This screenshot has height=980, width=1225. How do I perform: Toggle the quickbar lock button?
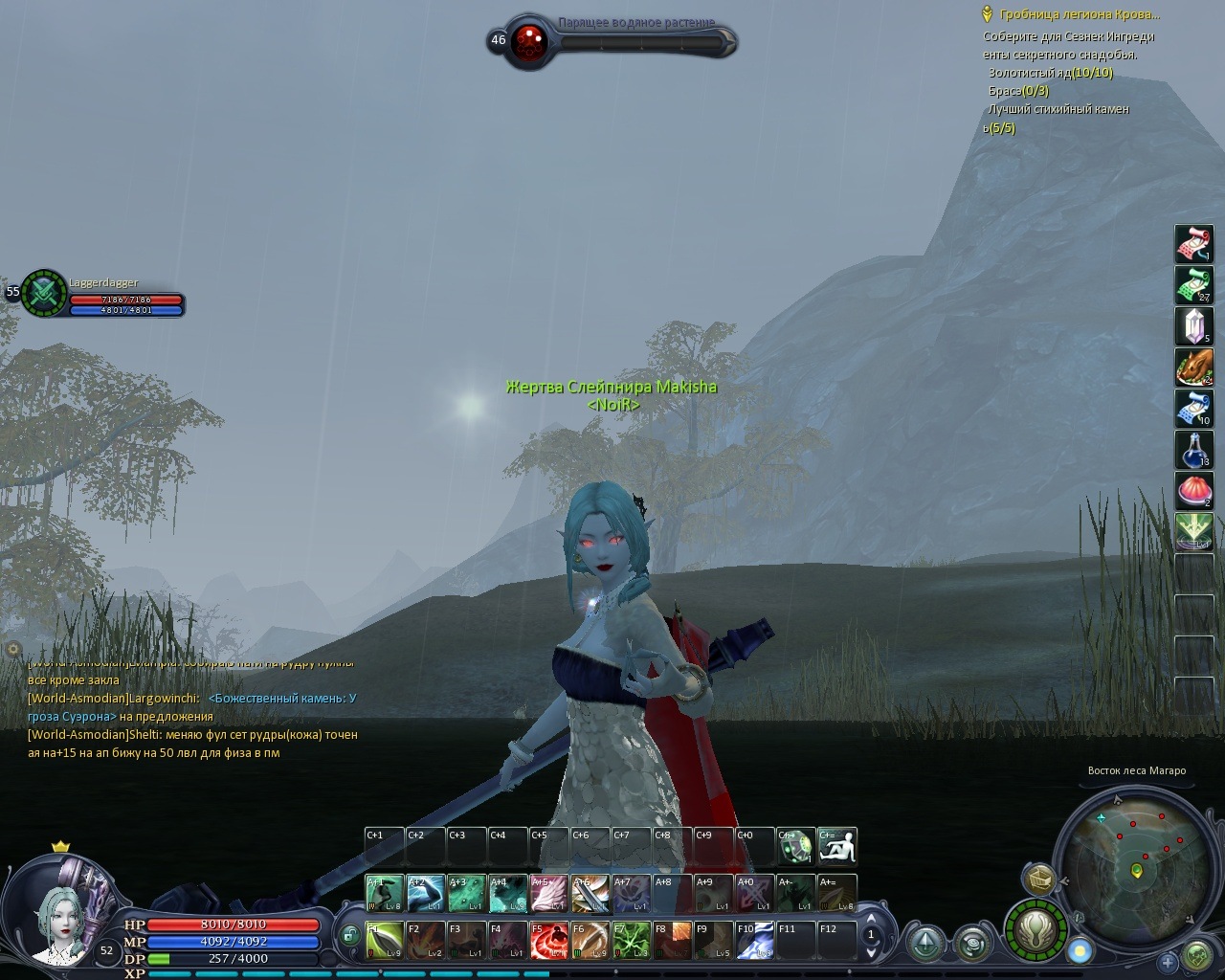[351, 934]
